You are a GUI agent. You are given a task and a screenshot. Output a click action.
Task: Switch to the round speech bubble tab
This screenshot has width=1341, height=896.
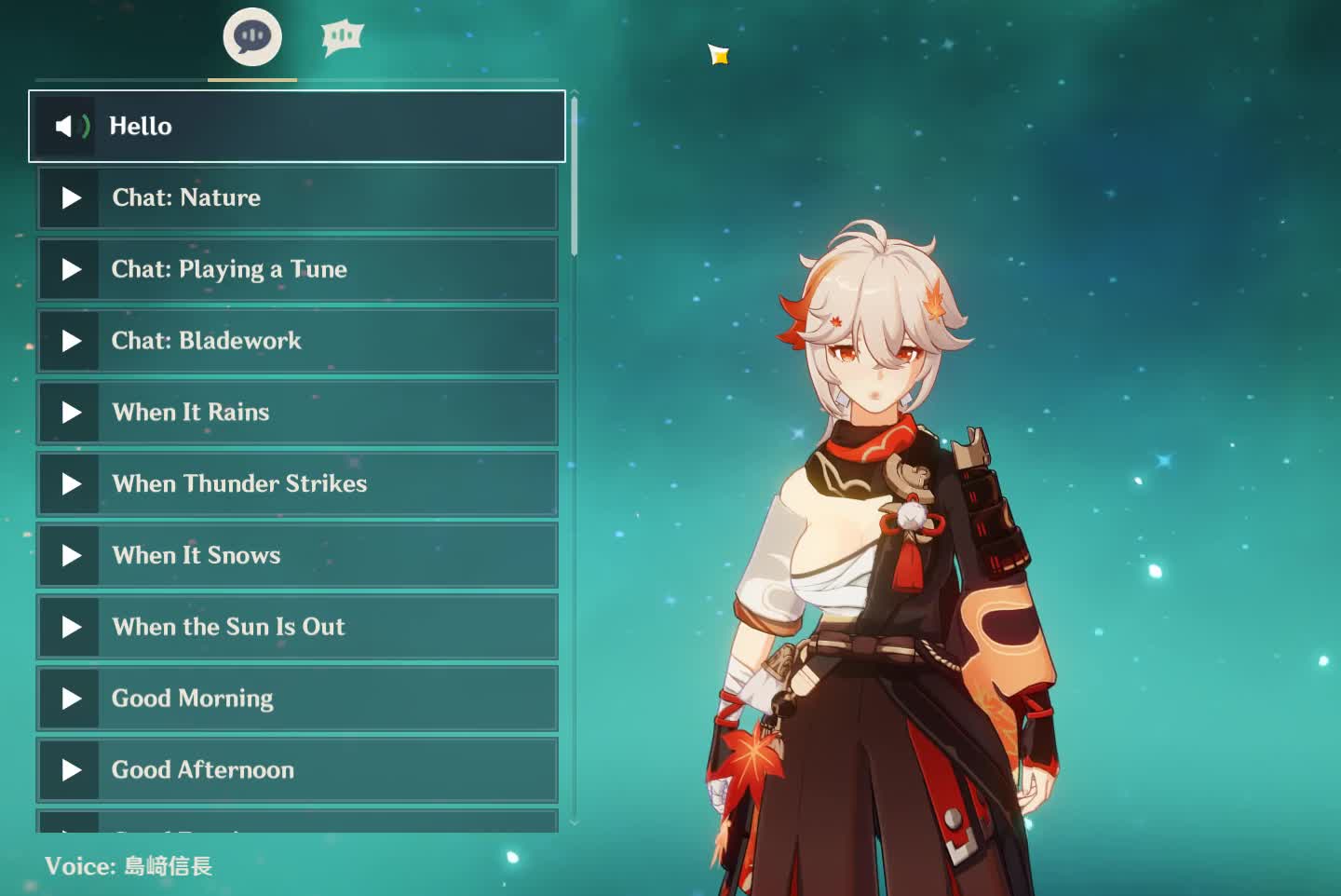252,37
